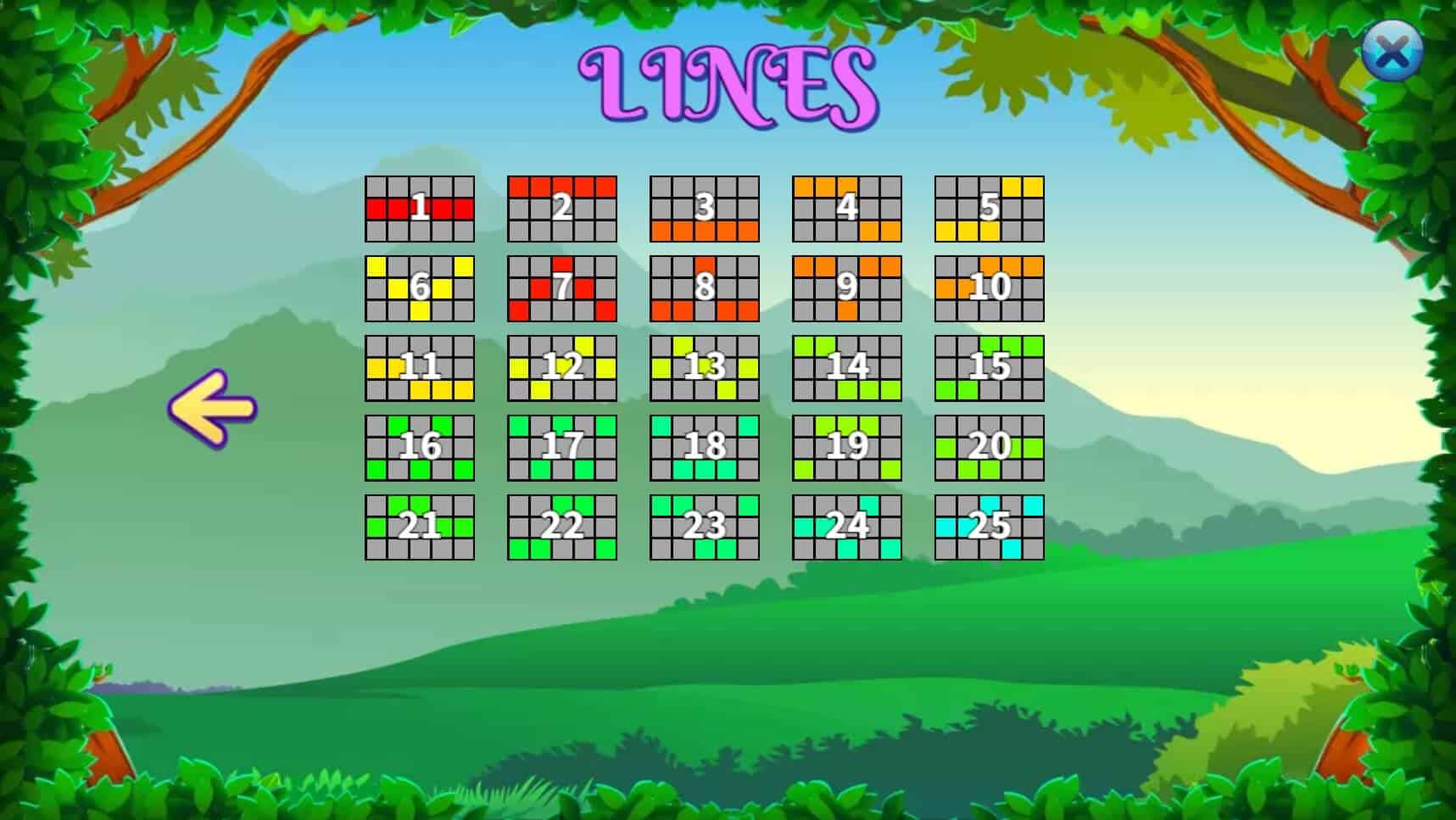Select payline 18 diagram

[704, 448]
